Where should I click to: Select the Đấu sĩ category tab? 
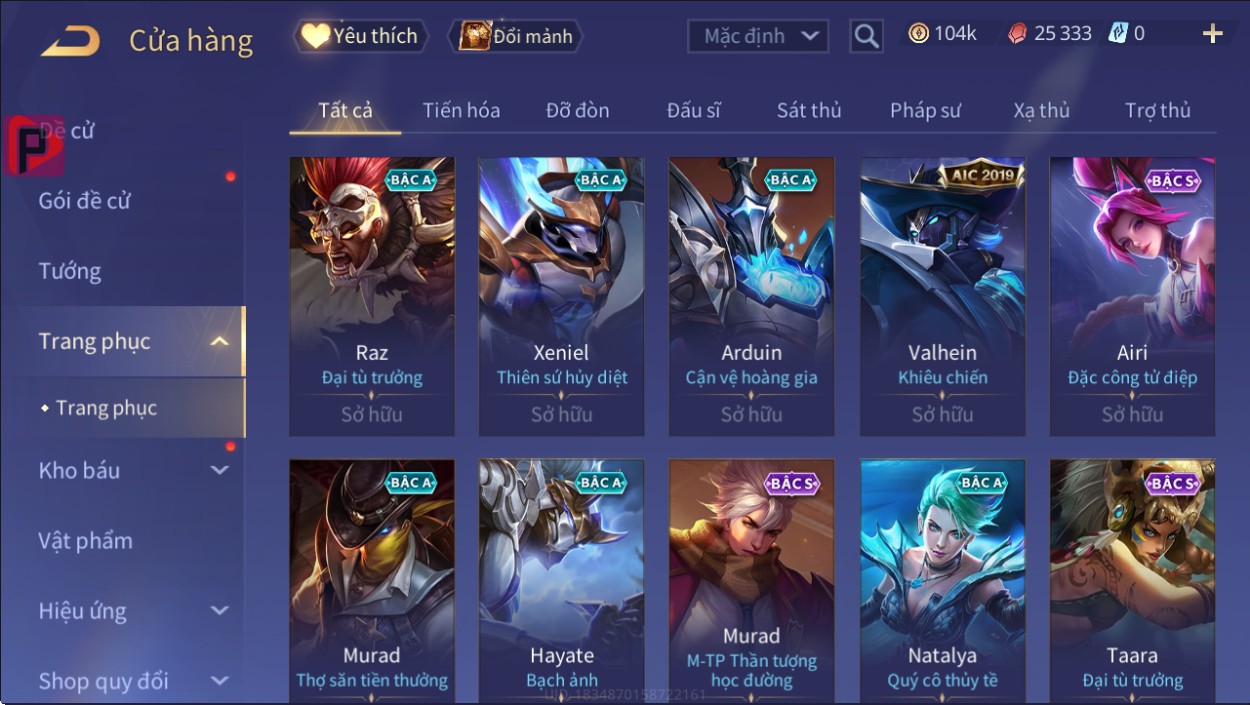click(694, 111)
